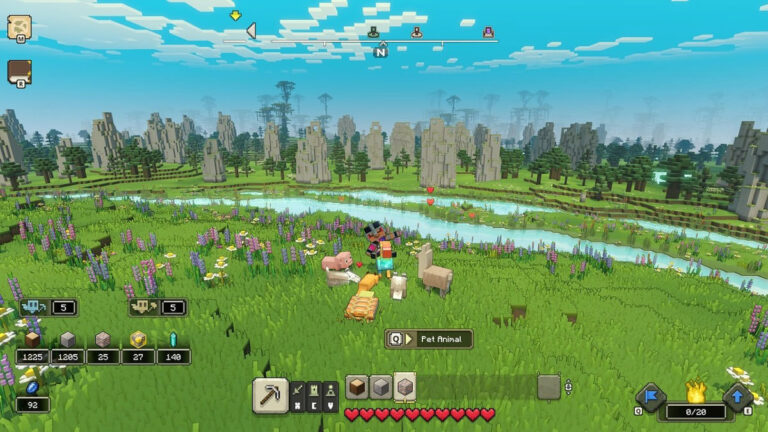Screen dimensions: 768x432
Task: Select the gray stone hotbar slot
Action: click(381, 387)
